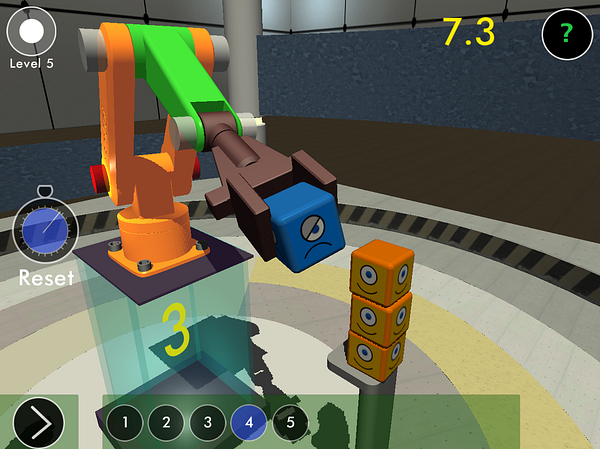
Task: Switch to step number 3
Action: [x=207, y=423]
